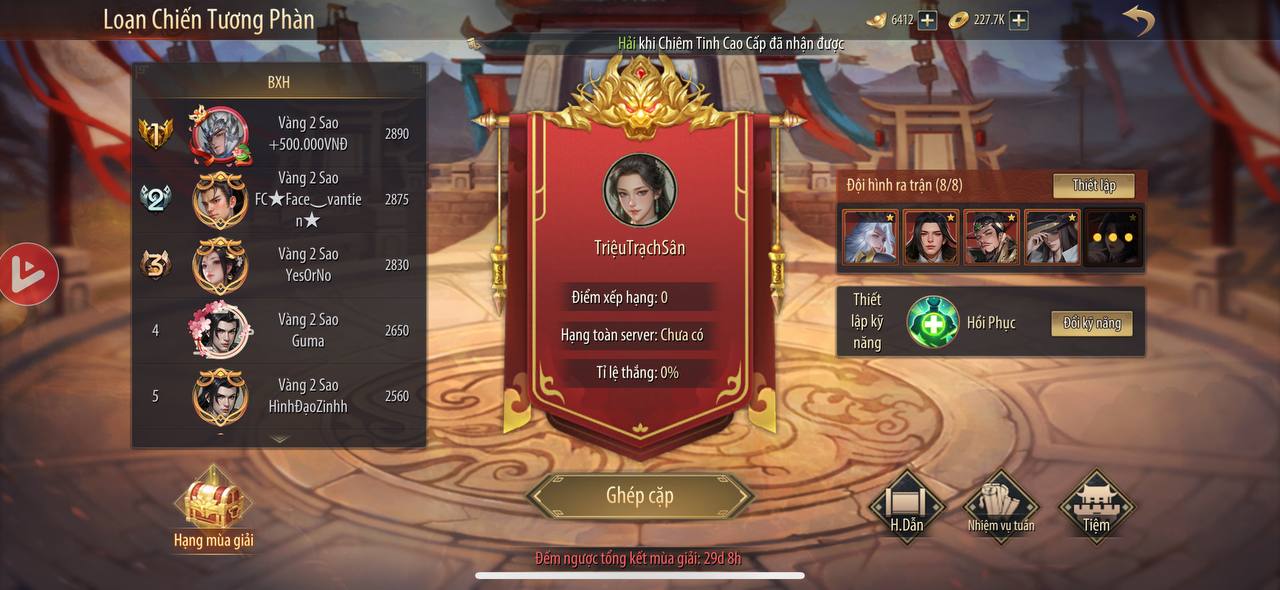Click TriệuTrạchSân's player avatar
The width and height of the screenshot is (1280, 590).
pos(640,190)
